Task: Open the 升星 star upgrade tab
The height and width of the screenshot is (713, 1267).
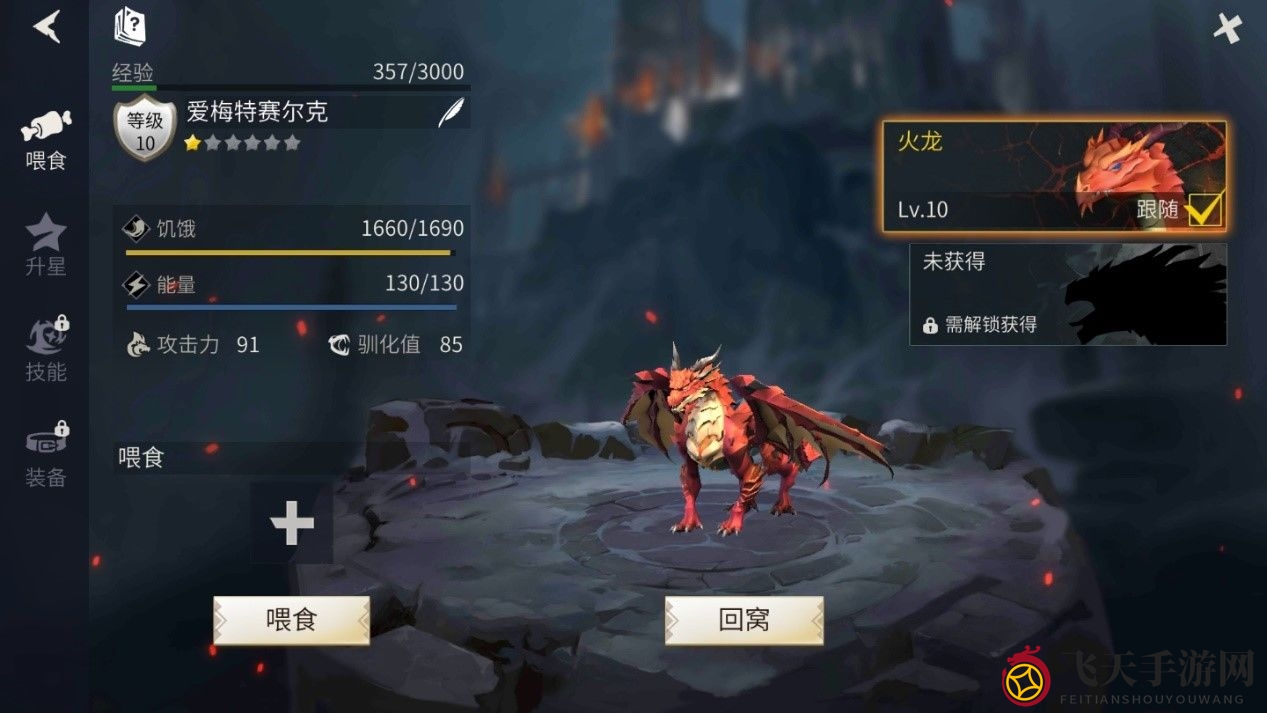Action: (x=46, y=244)
